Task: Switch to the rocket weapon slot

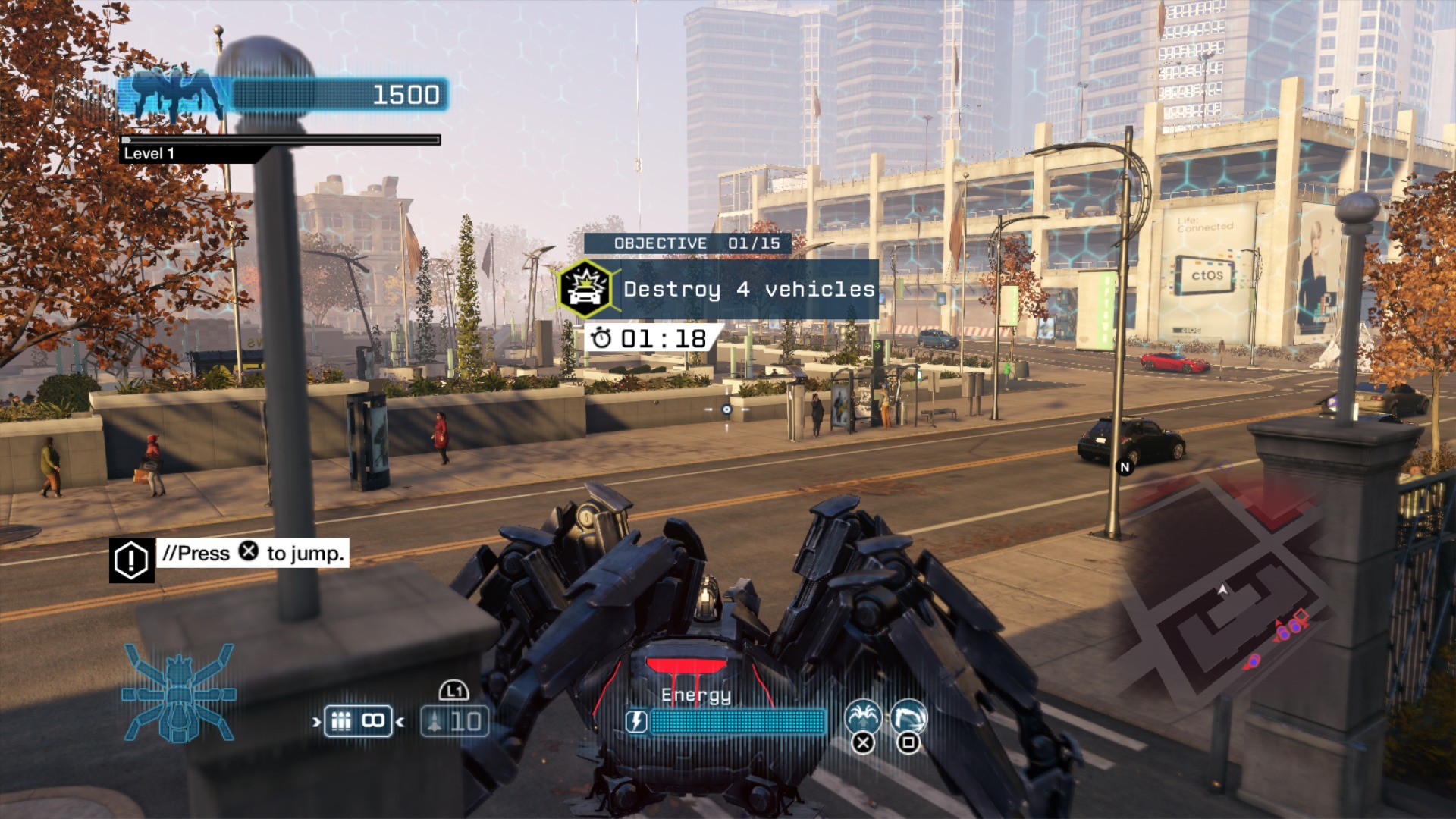Action: 454,720
